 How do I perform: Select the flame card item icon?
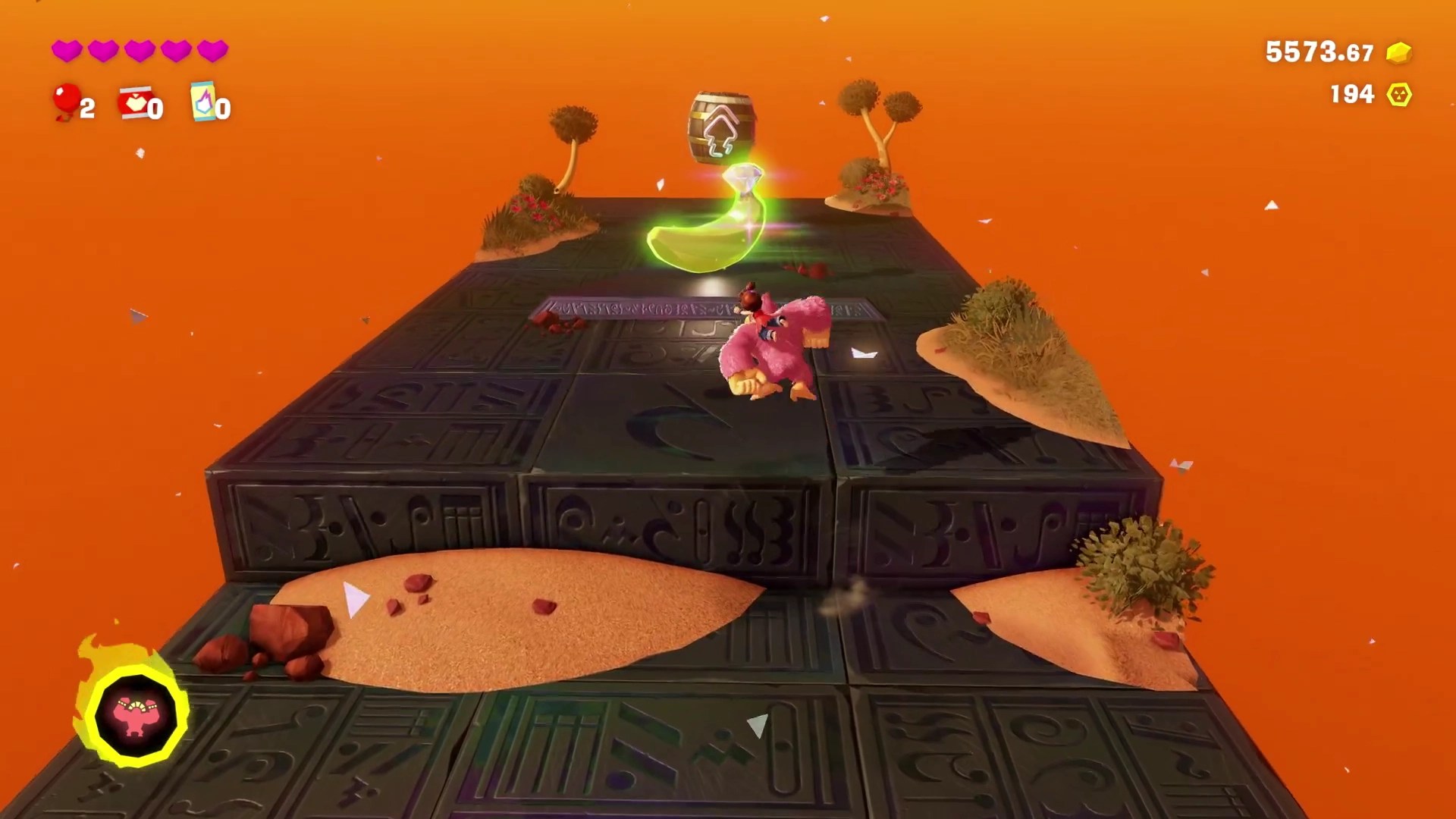pos(202,102)
